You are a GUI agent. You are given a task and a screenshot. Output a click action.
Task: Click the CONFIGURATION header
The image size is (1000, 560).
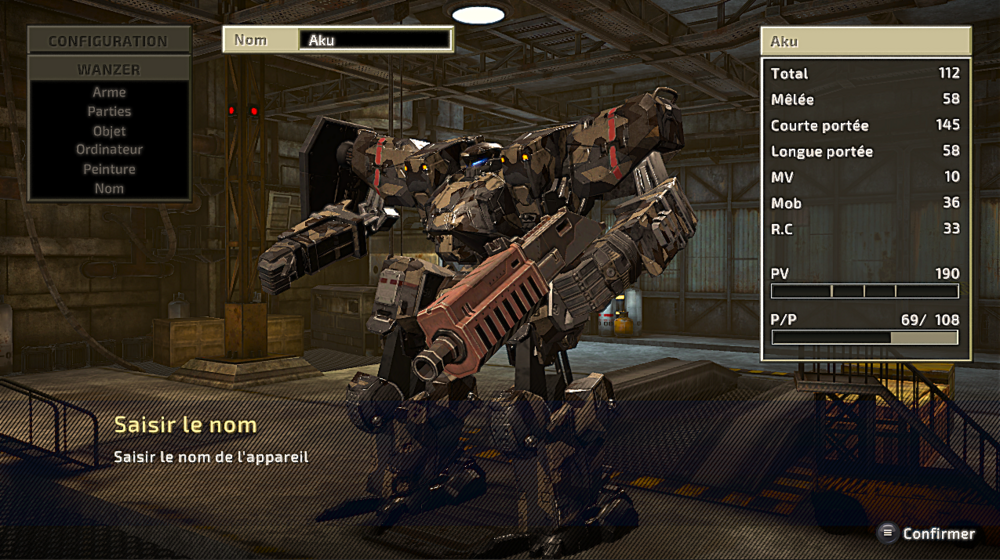tap(109, 41)
